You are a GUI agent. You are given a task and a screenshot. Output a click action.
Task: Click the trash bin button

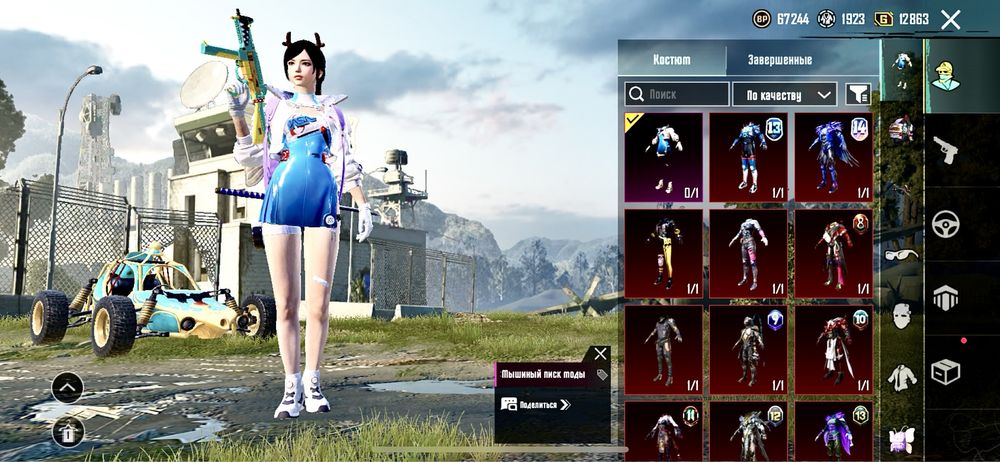click(x=68, y=432)
